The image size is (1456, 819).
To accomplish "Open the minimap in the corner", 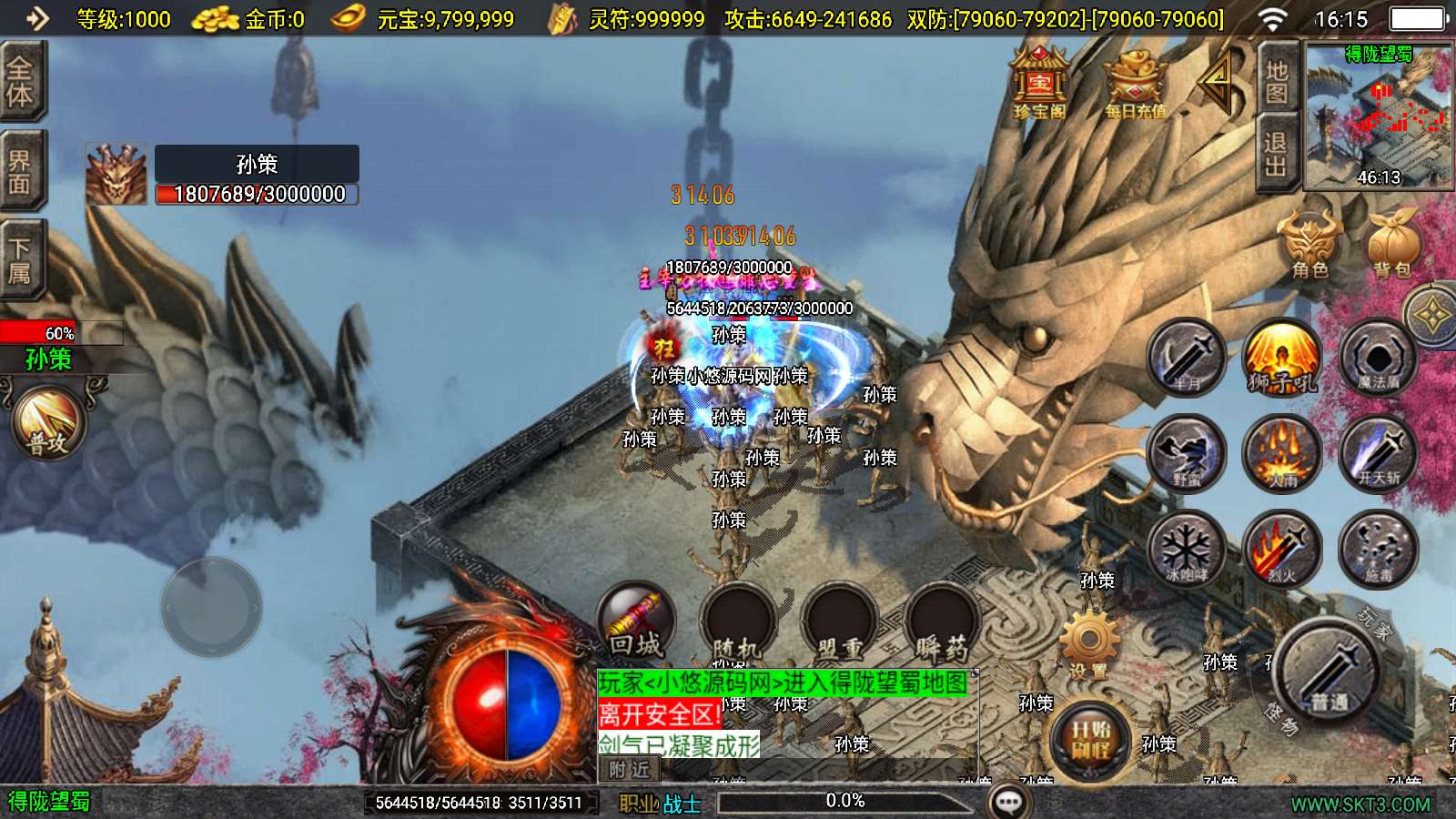I will point(1378,116).
